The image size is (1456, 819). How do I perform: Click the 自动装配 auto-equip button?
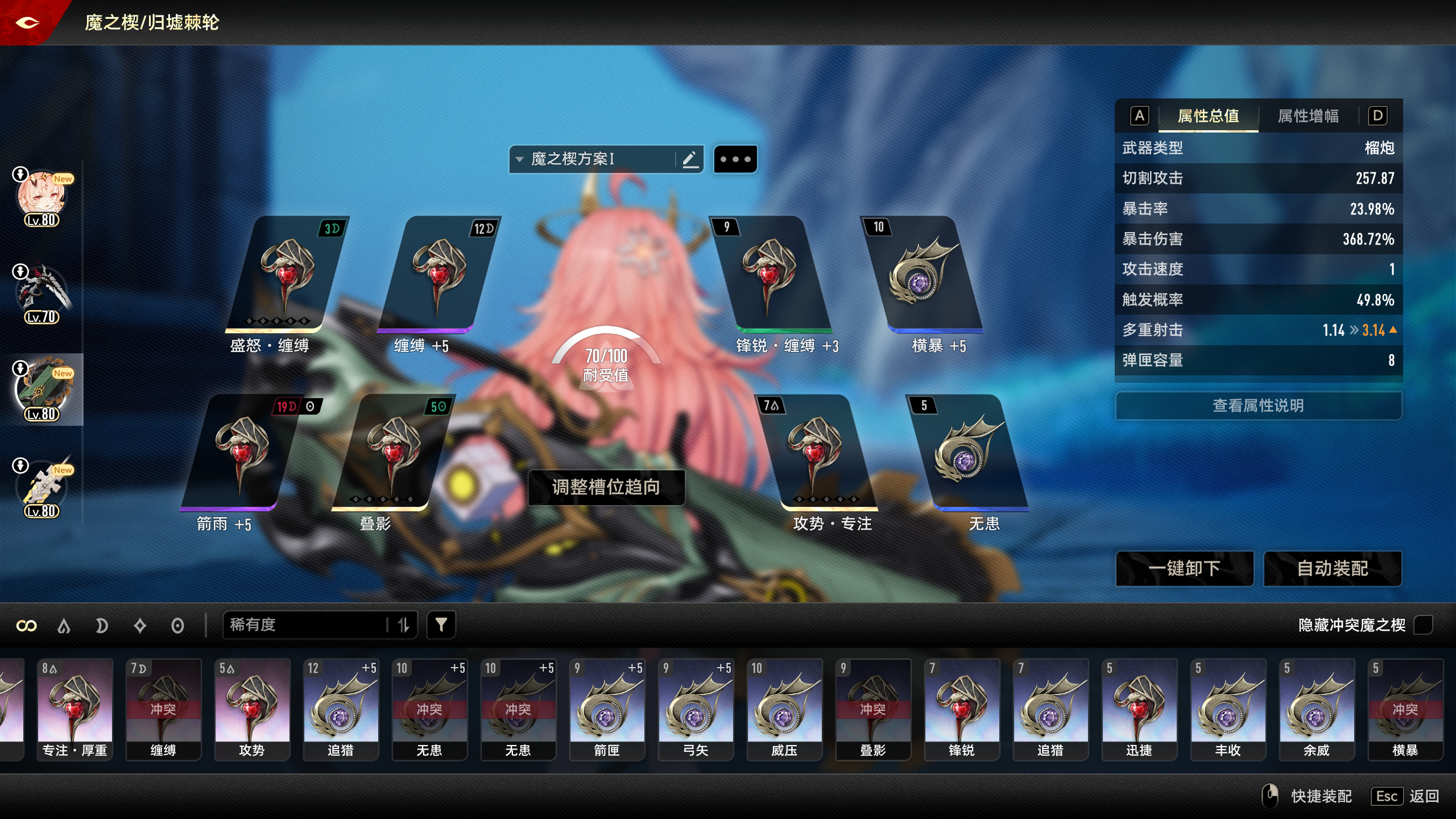[x=1332, y=568]
